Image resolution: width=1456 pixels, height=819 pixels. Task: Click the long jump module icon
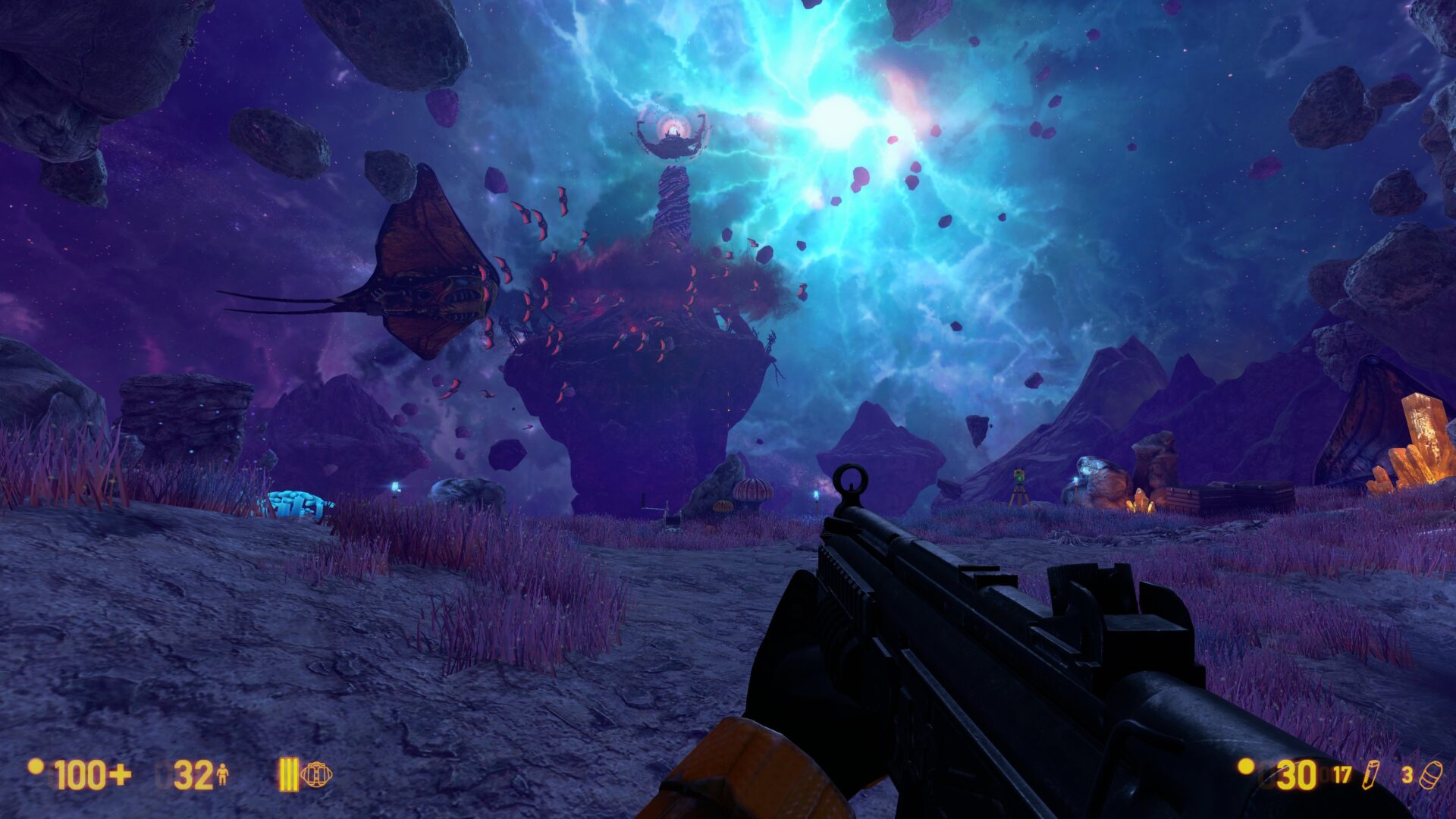tap(316, 774)
